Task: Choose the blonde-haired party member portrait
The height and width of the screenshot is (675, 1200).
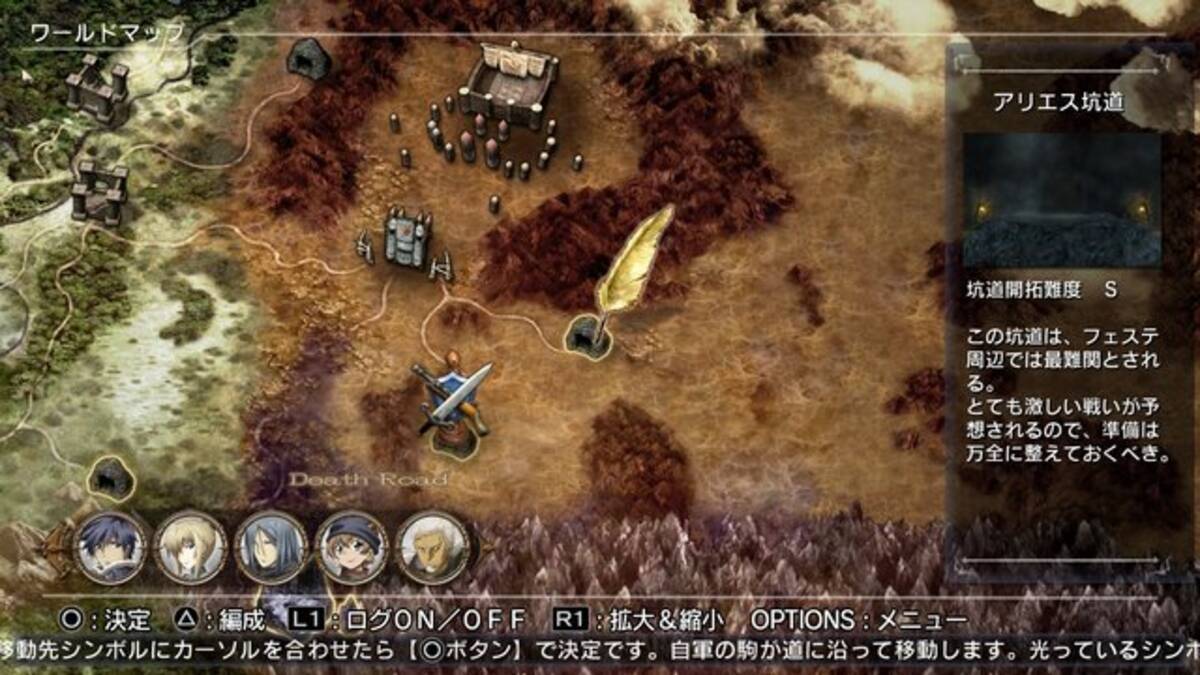Action: [x=190, y=547]
